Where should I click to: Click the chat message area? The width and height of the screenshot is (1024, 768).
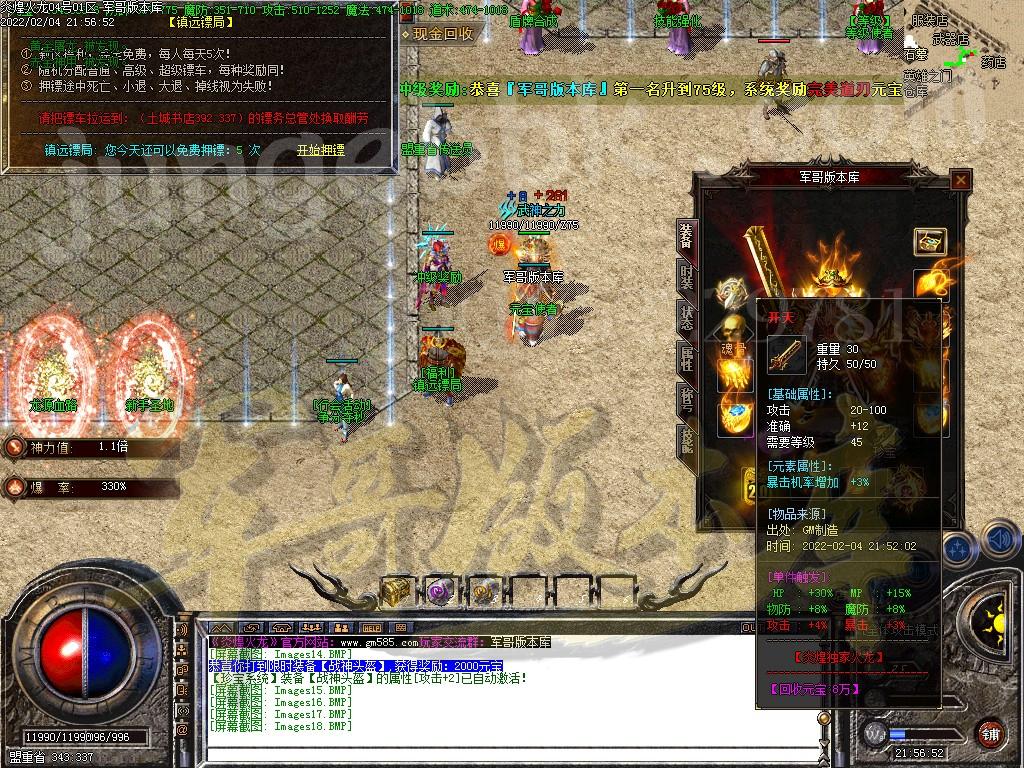click(470, 690)
